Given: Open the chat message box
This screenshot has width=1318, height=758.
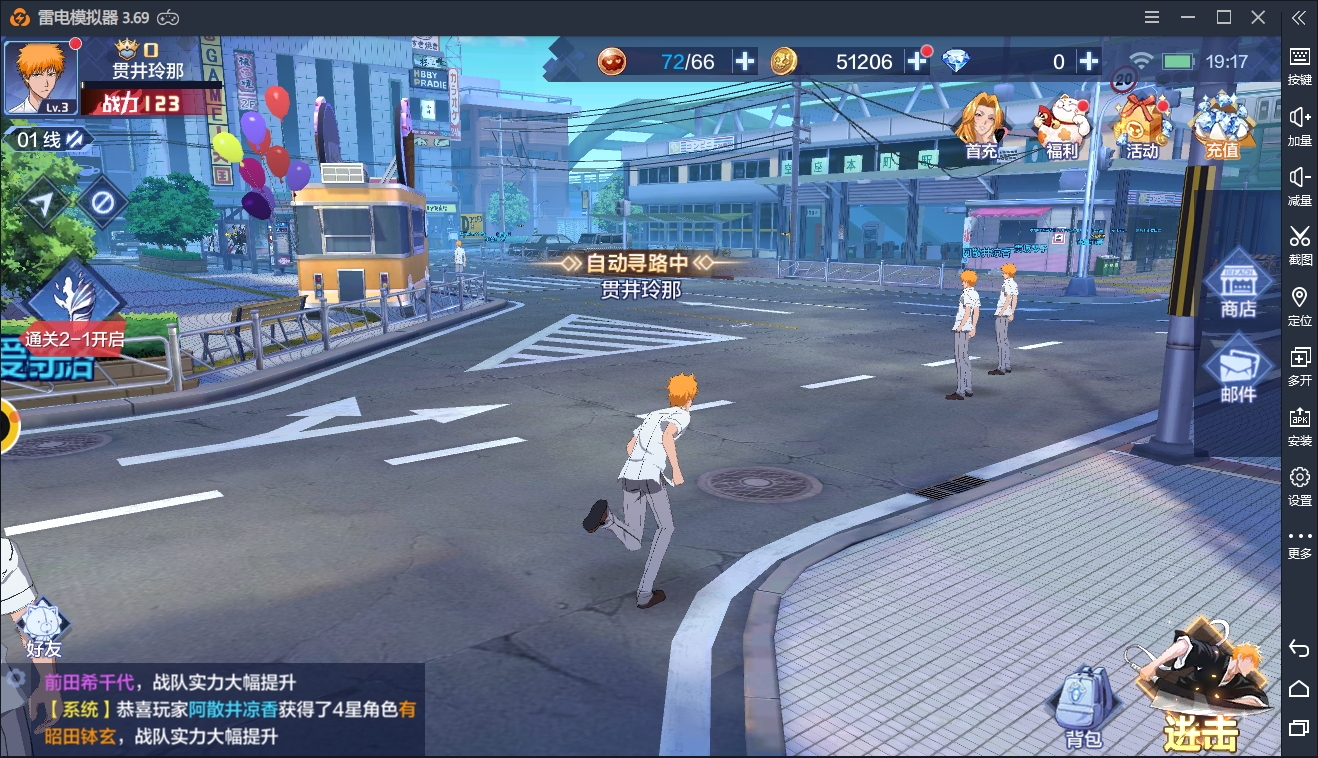Looking at the screenshot, I should [x=225, y=709].
